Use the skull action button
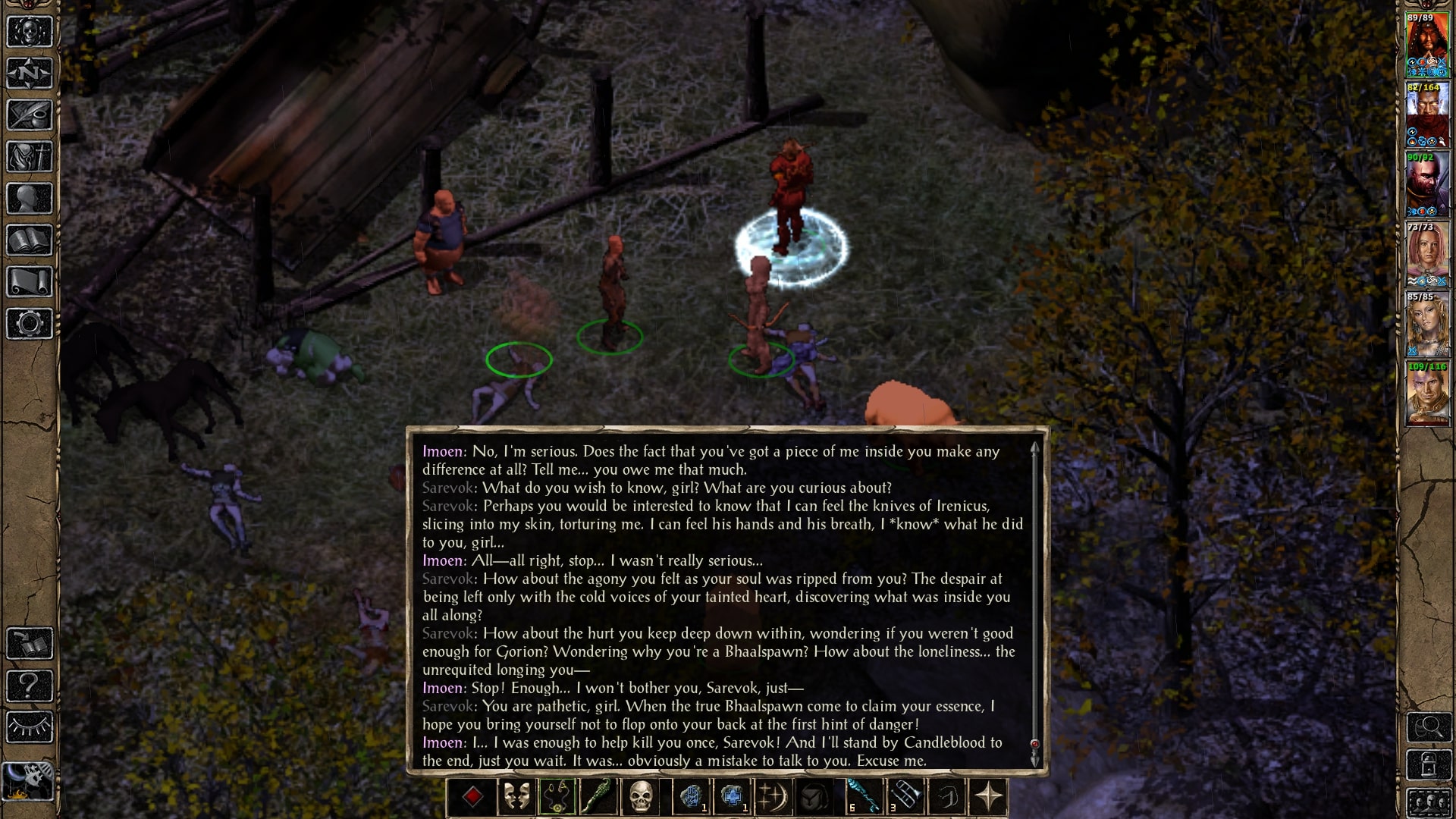Viewport: 1456px width, 819px height. click(x=641, y=797)
